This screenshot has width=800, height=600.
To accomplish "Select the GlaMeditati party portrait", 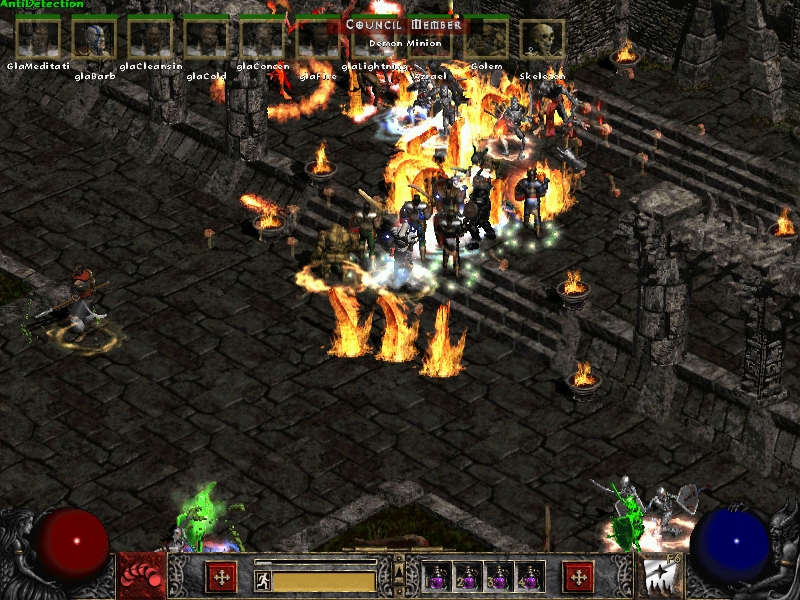I will [37, 39].
